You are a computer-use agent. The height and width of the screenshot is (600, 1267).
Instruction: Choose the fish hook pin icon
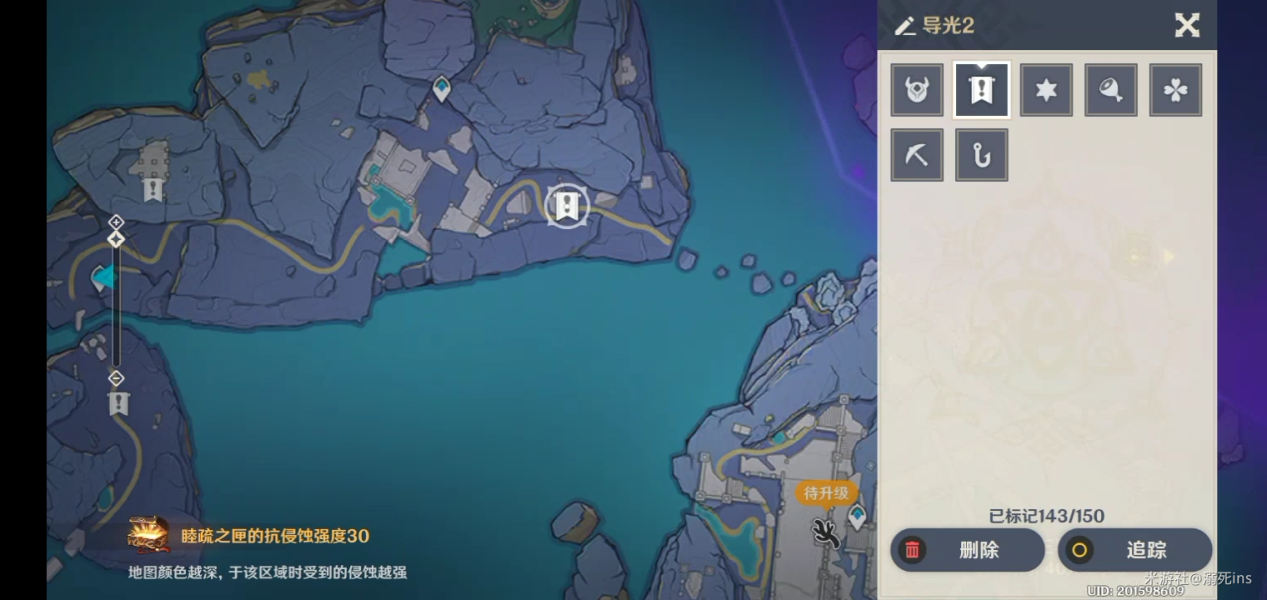982,155
